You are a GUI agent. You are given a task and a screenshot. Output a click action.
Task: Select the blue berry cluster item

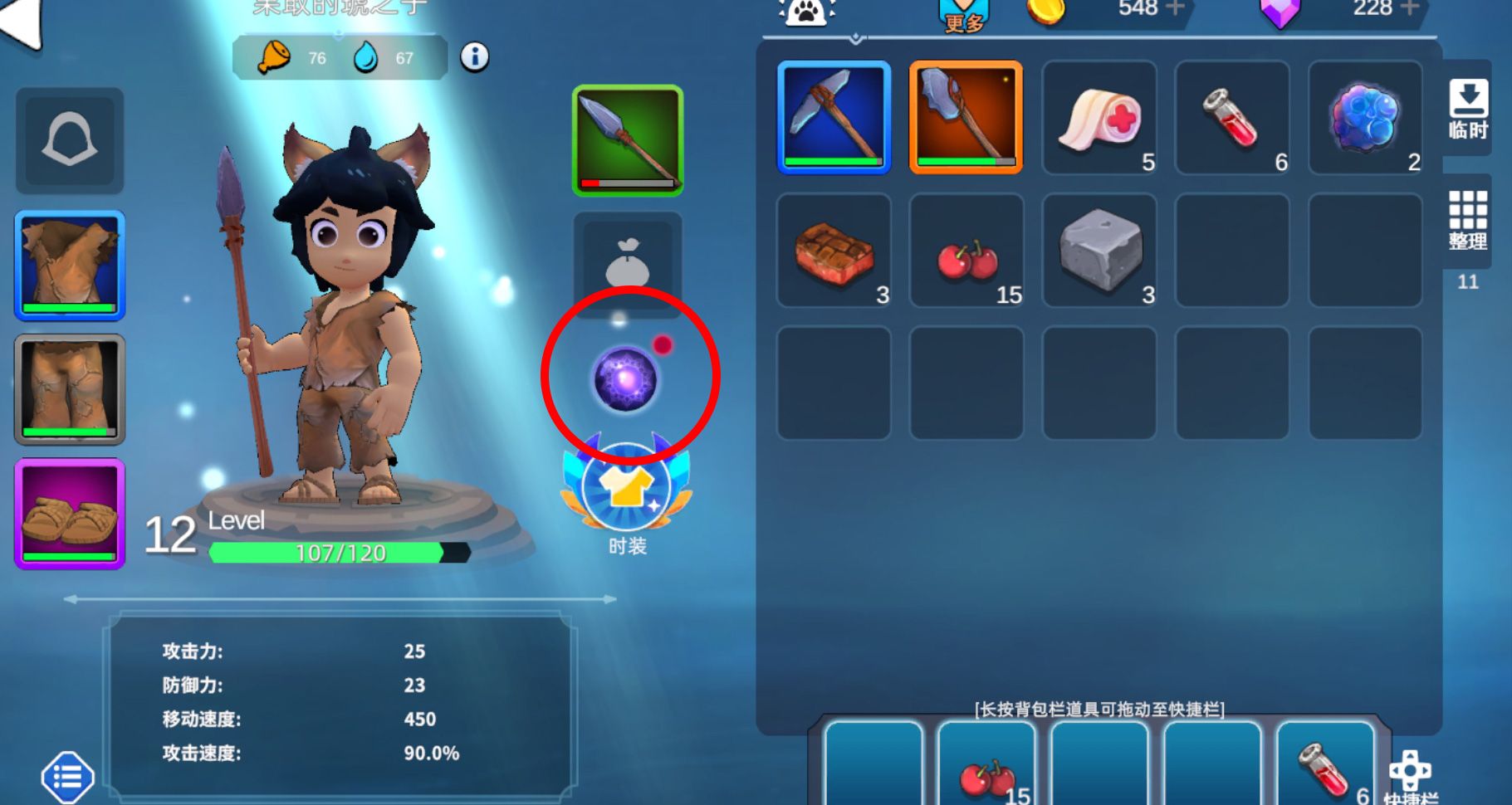pyautogui.click(x=1365, y=117)
